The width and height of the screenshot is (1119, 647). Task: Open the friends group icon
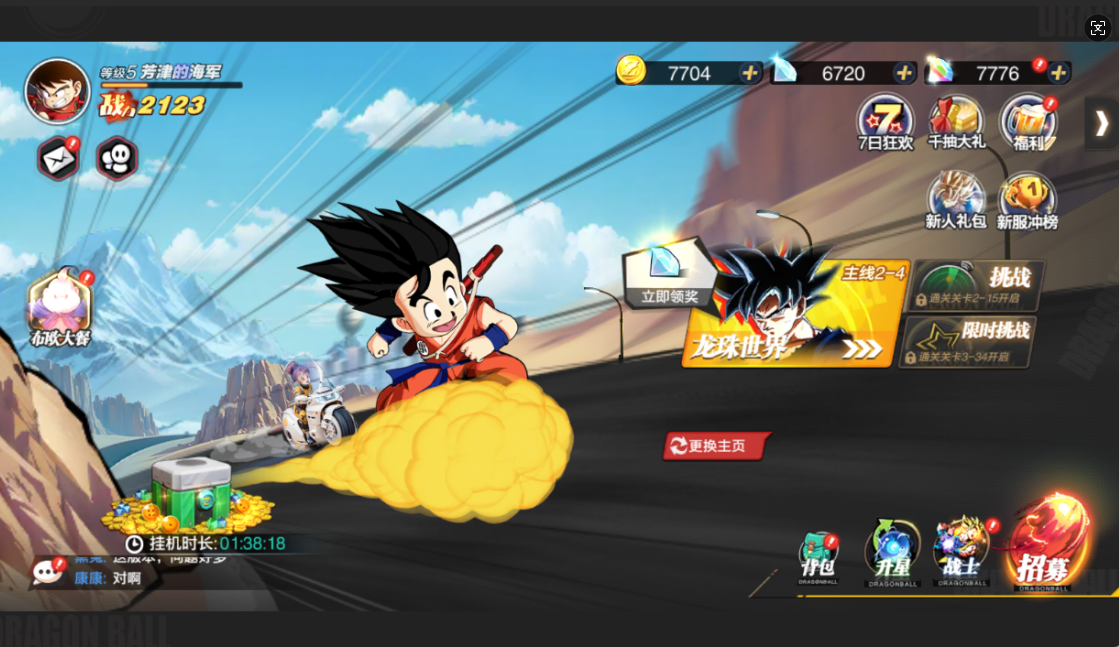click(x=117, y=160)
